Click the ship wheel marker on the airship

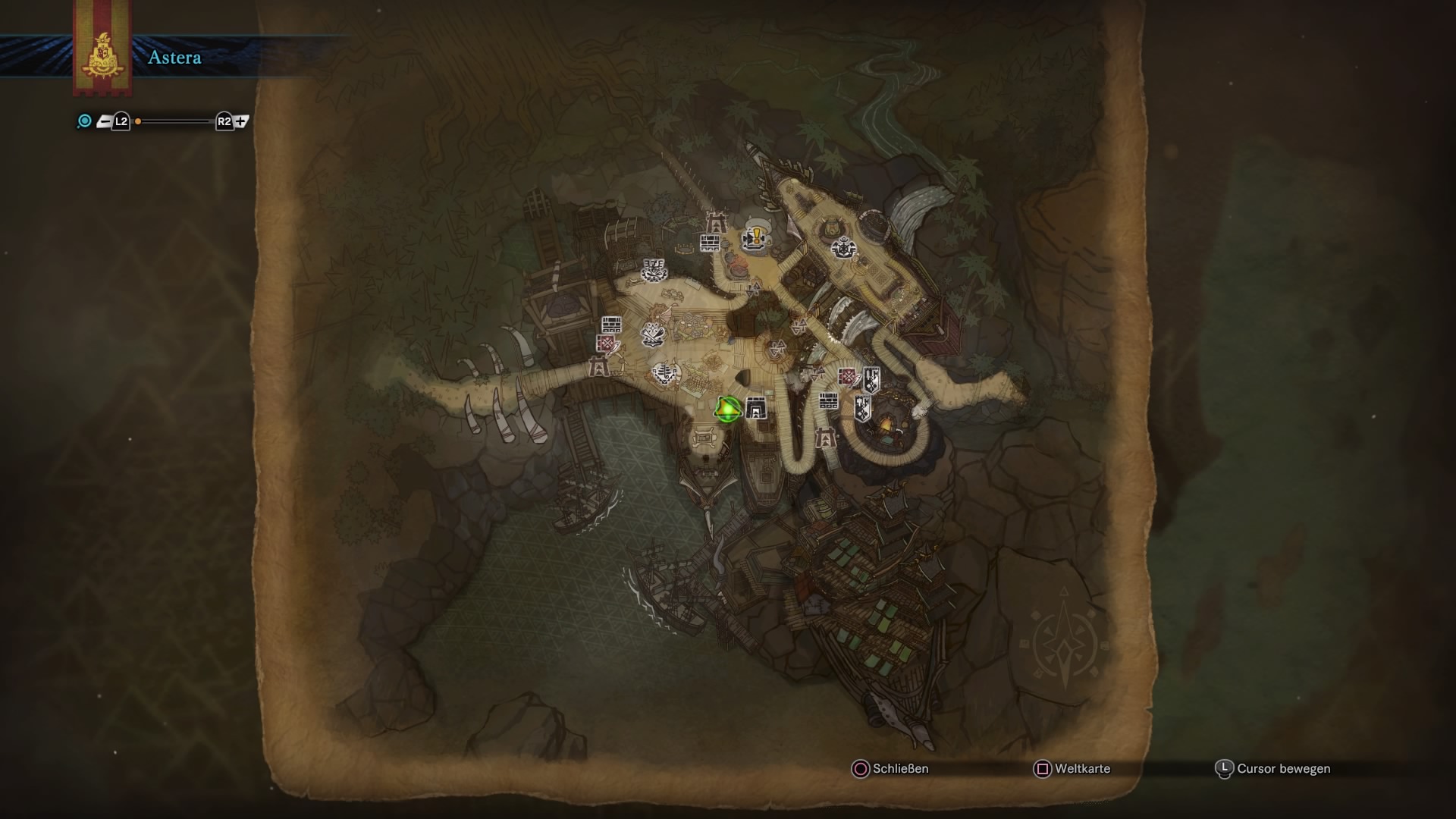coord(842,247)
